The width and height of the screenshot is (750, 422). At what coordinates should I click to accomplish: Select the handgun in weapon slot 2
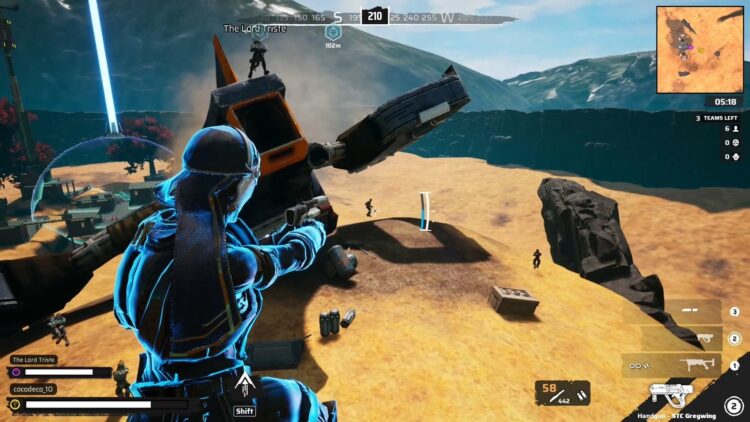(682, 338)
